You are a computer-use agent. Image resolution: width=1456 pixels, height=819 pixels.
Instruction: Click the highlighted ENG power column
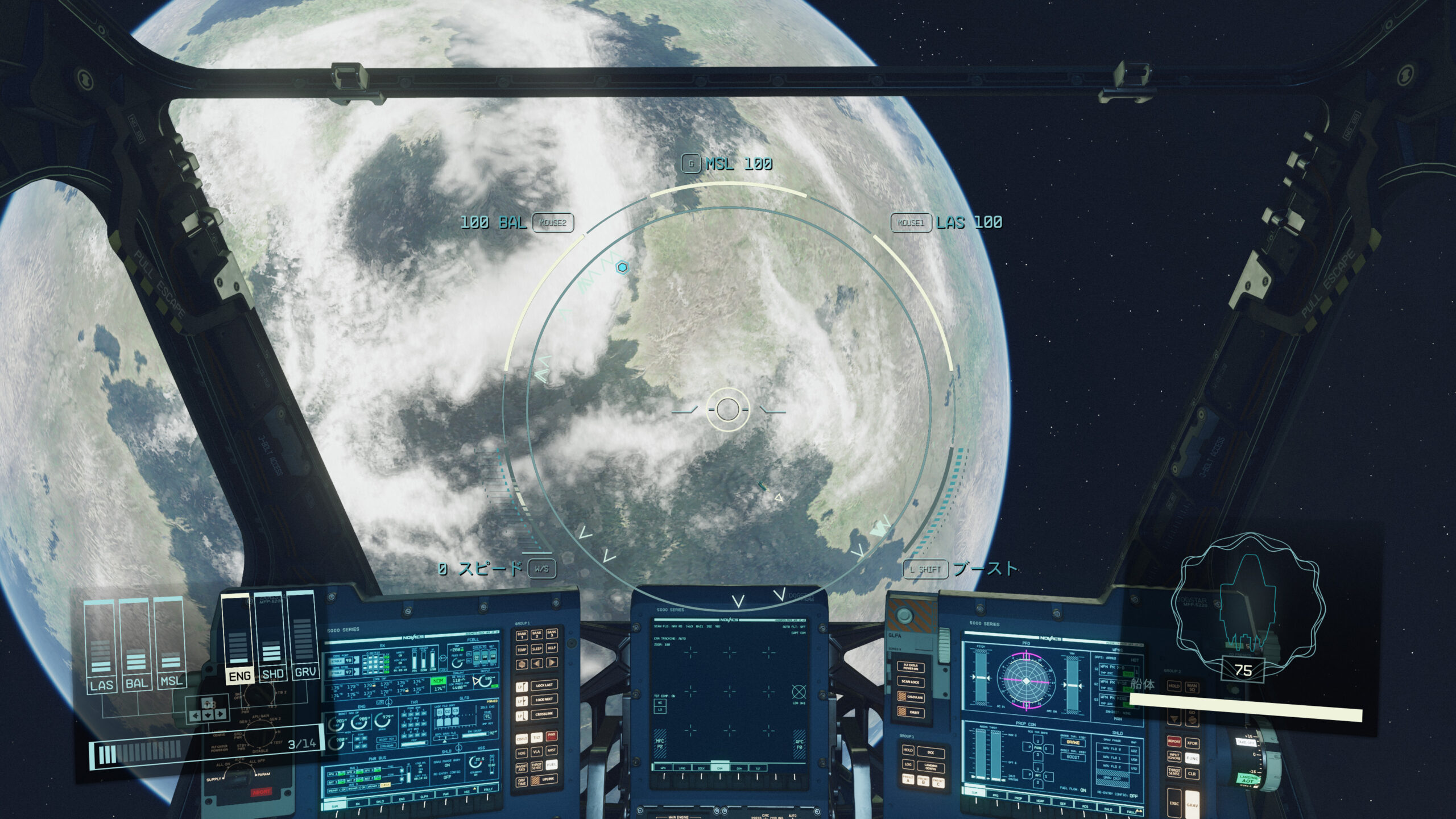click(239, 637)
